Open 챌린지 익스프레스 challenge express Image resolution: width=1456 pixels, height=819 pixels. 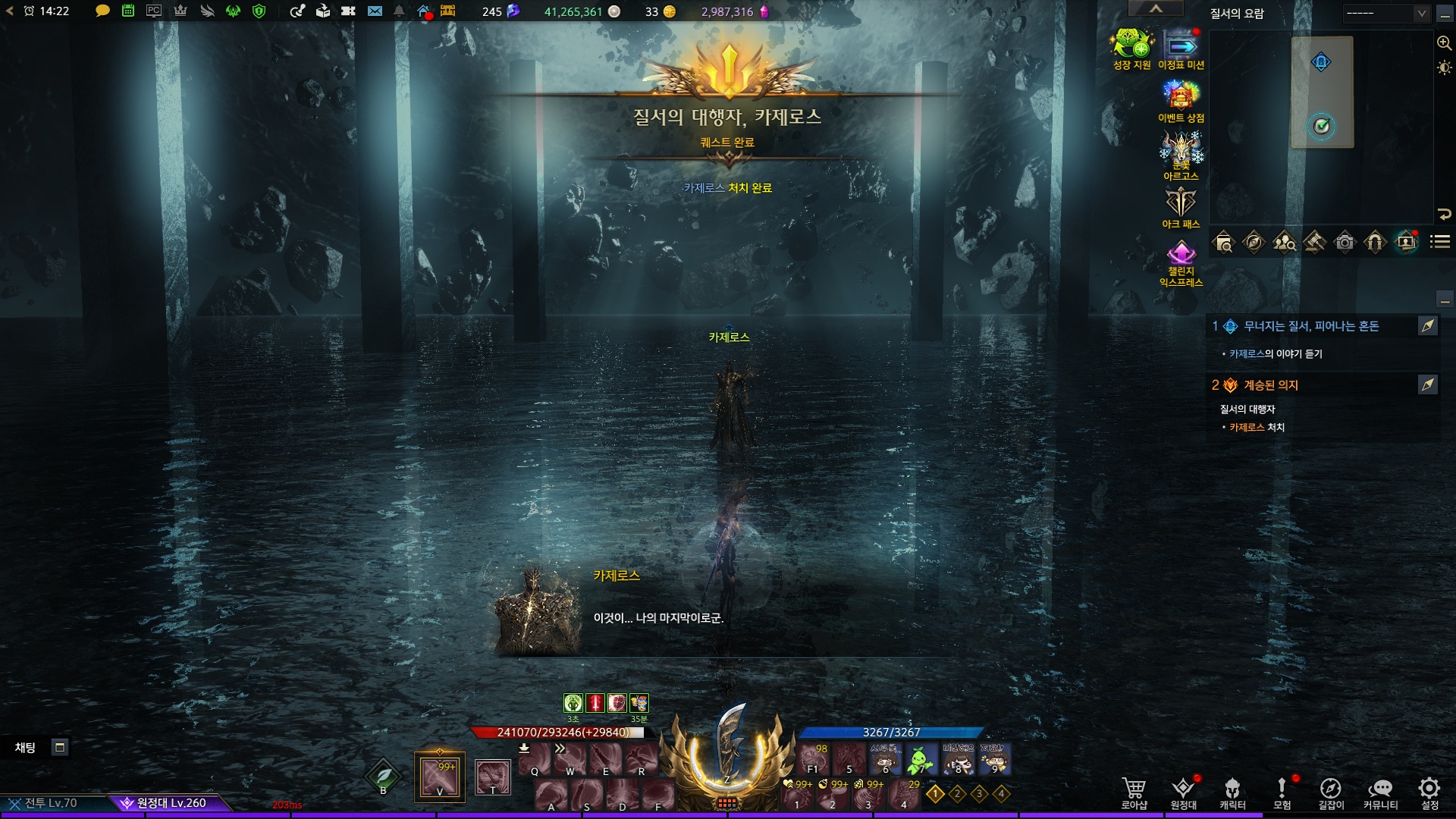coord(1181,262)
